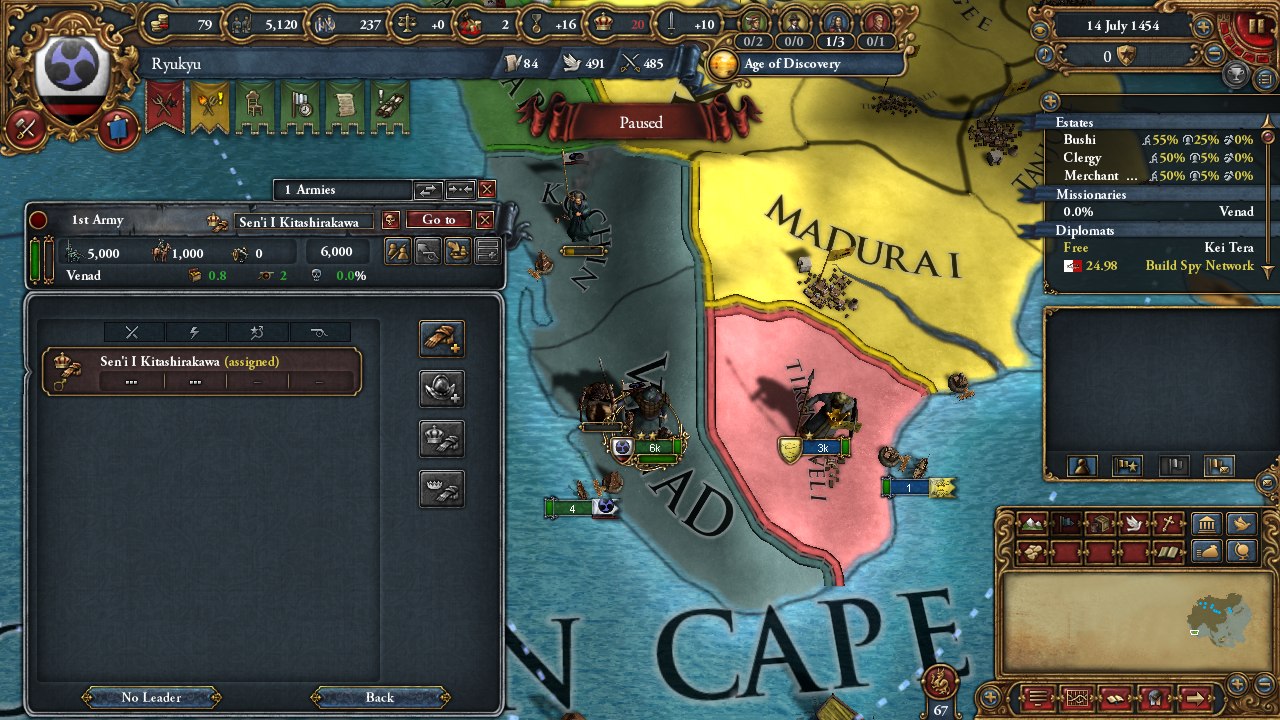Open the Age of Discovery screen
1280x720 pixels.
(x=790, y=64)
